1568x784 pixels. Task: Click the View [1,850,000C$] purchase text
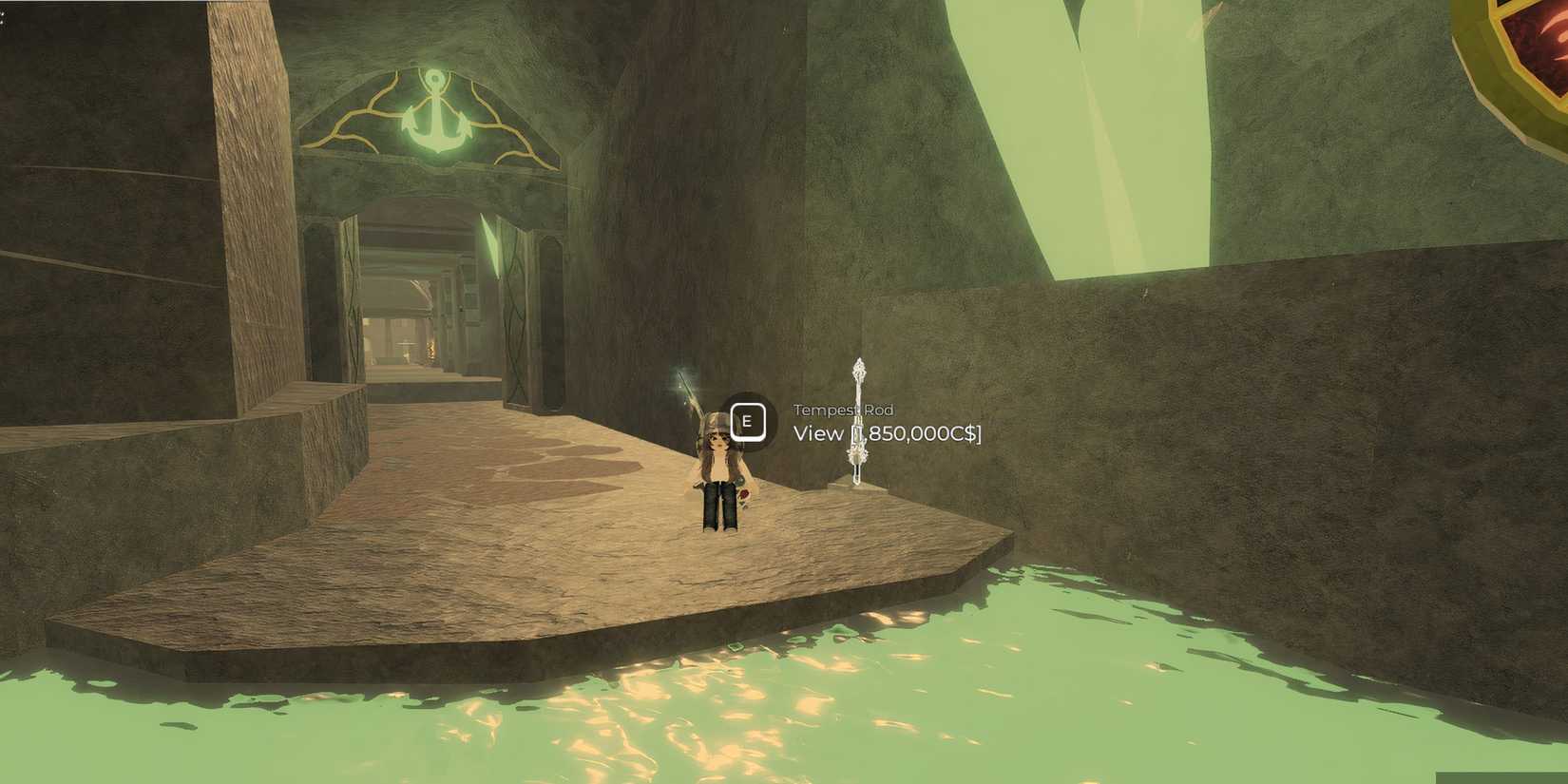tap(886, 434)
